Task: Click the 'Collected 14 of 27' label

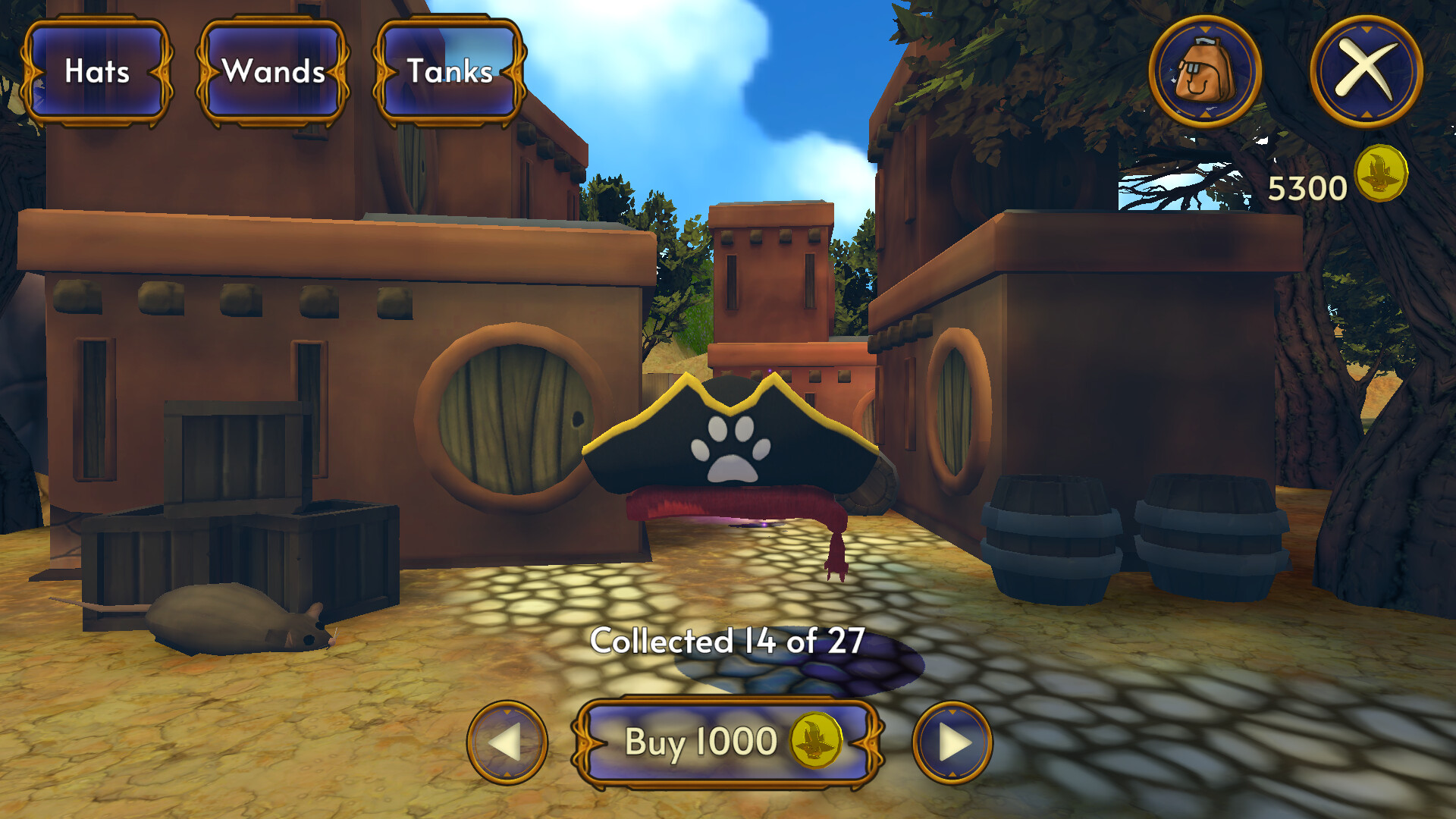Action: 728,641
